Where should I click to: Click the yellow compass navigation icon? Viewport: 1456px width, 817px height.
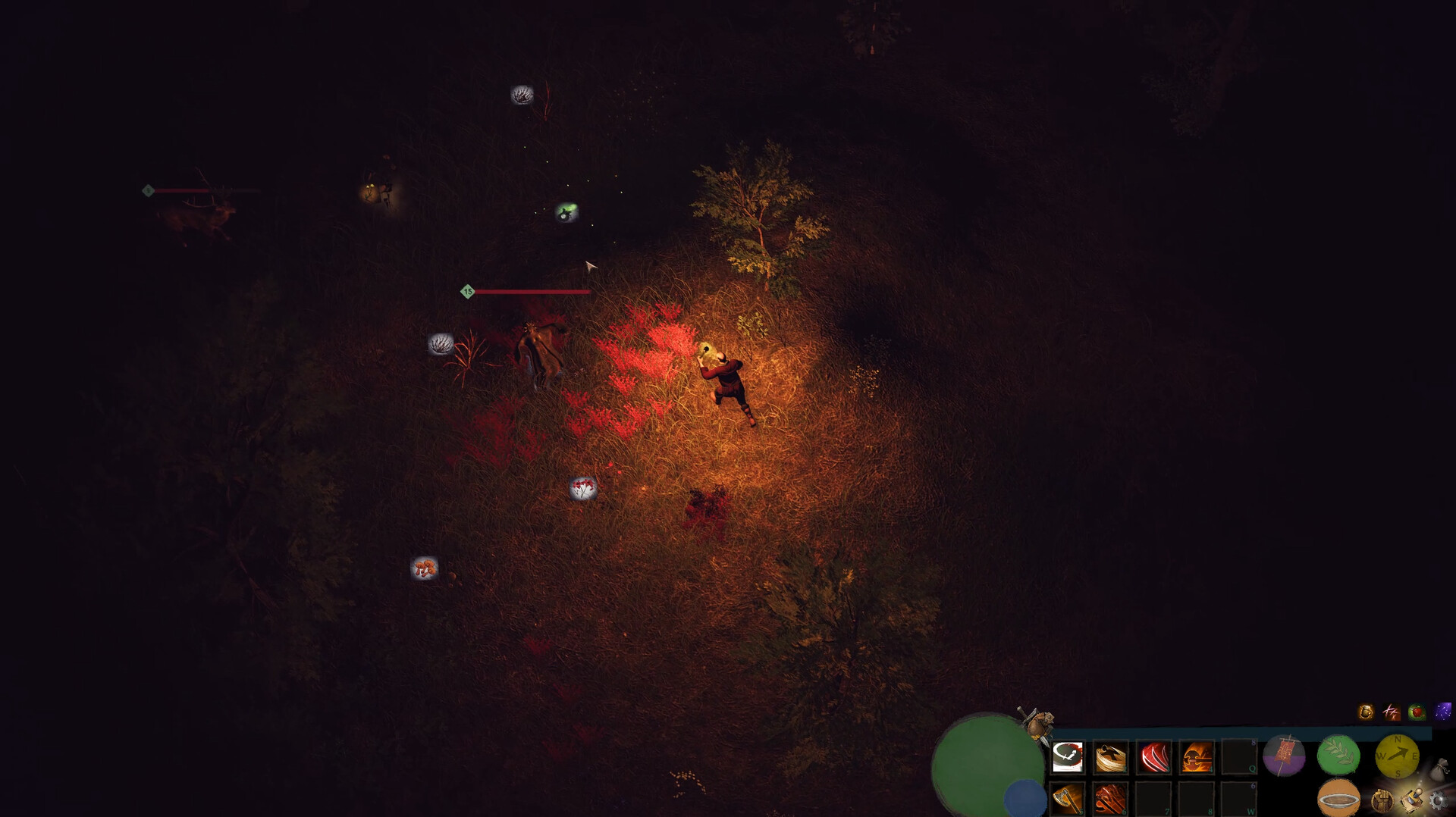(x=1398, y=756)
